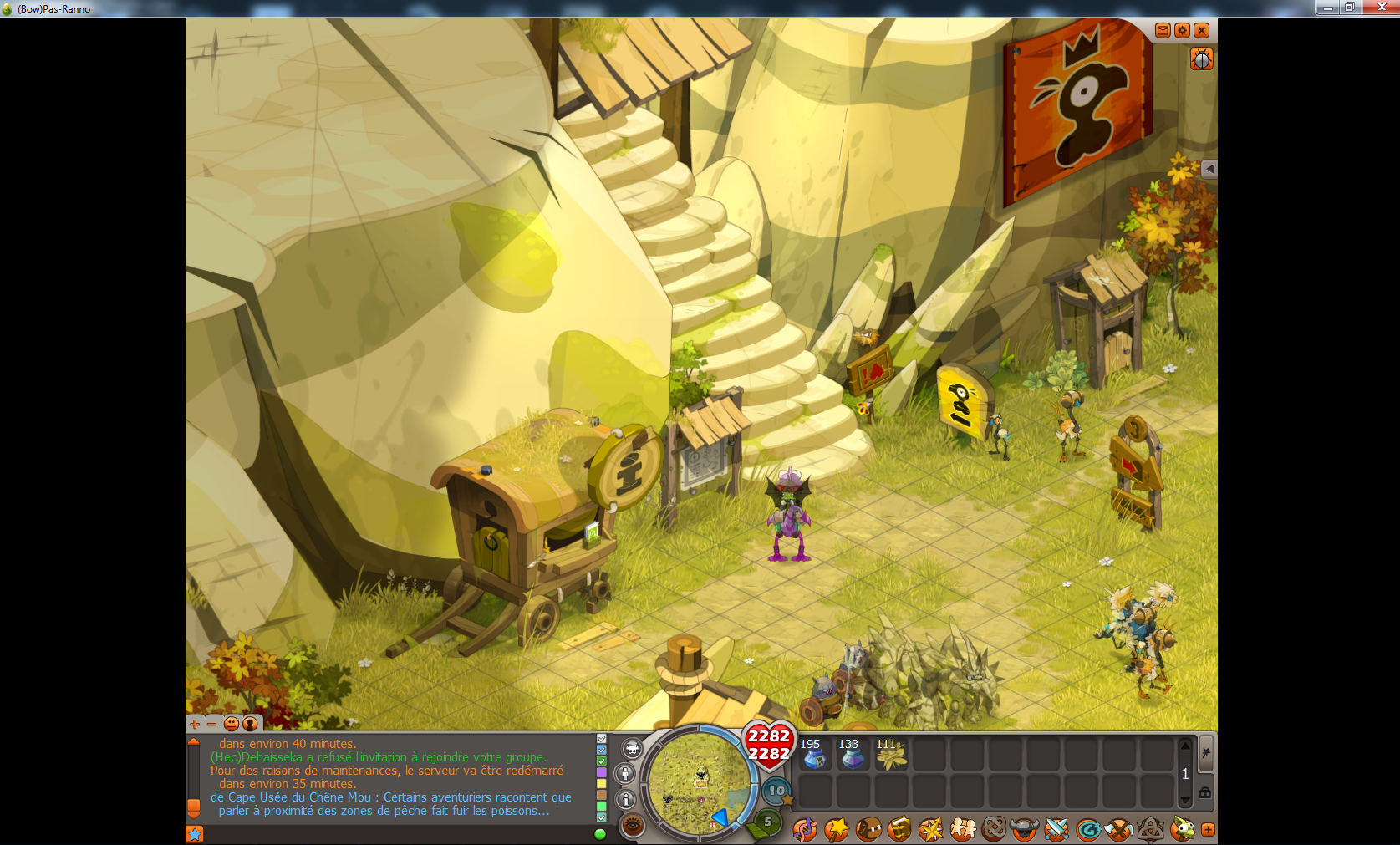Open the inventory bag icon

[x=868, y=829]
